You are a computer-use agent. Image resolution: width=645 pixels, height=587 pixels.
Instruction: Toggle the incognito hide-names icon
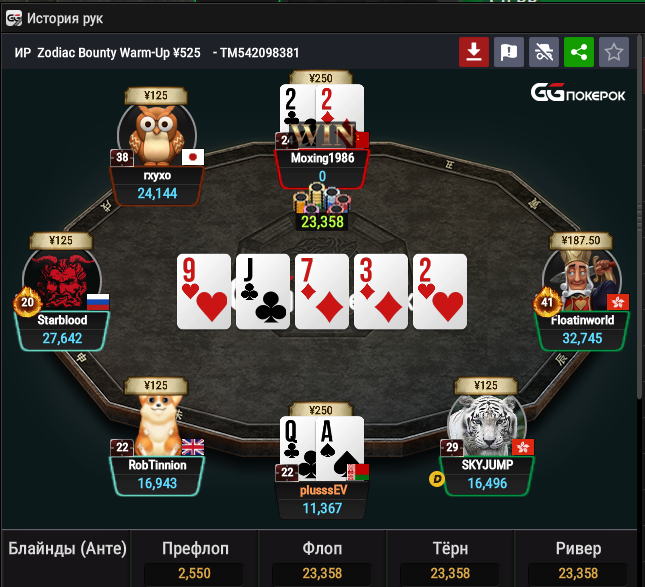click(x=543, y=52)
